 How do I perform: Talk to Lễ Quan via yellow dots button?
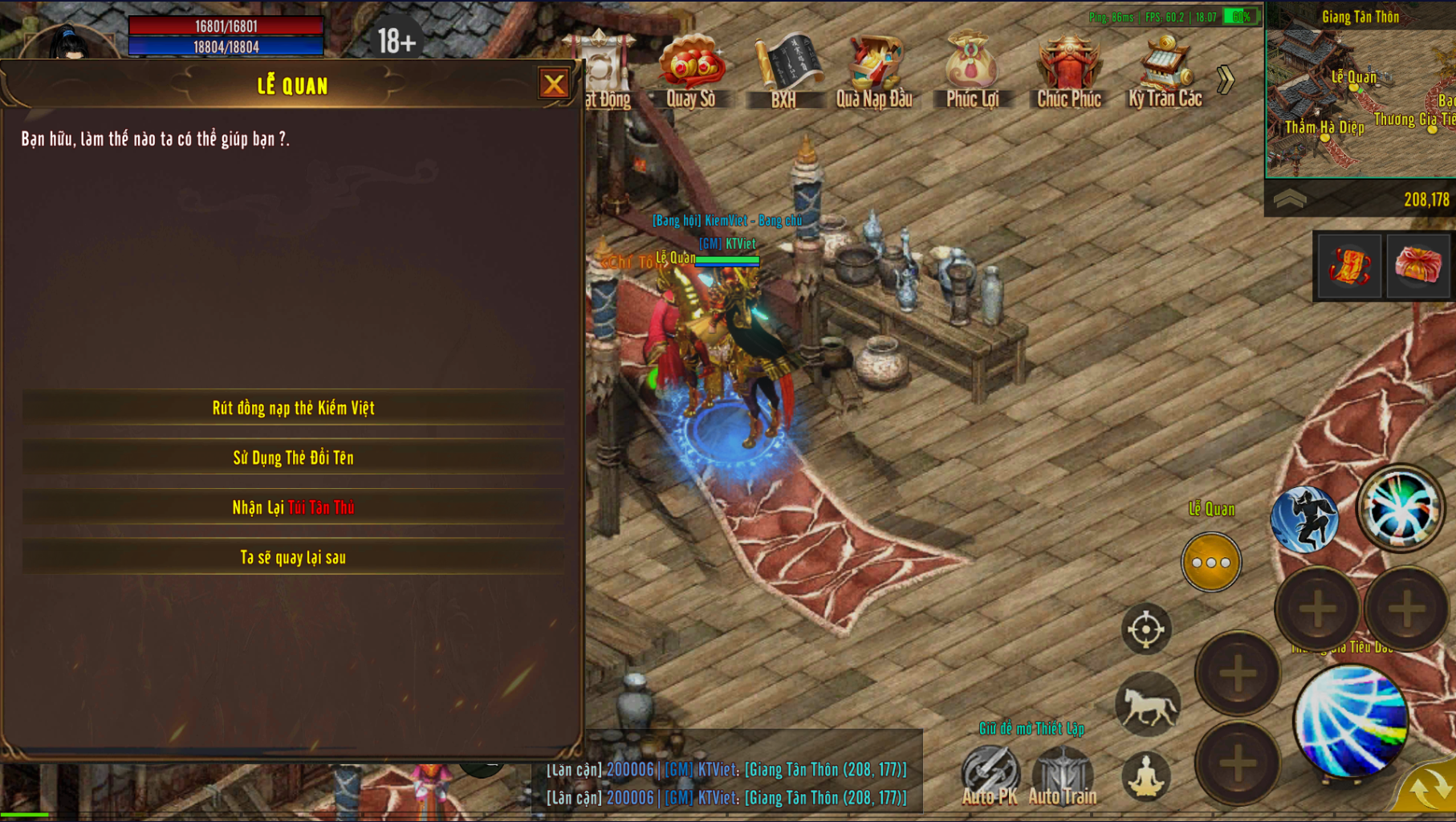point(1211,562)
